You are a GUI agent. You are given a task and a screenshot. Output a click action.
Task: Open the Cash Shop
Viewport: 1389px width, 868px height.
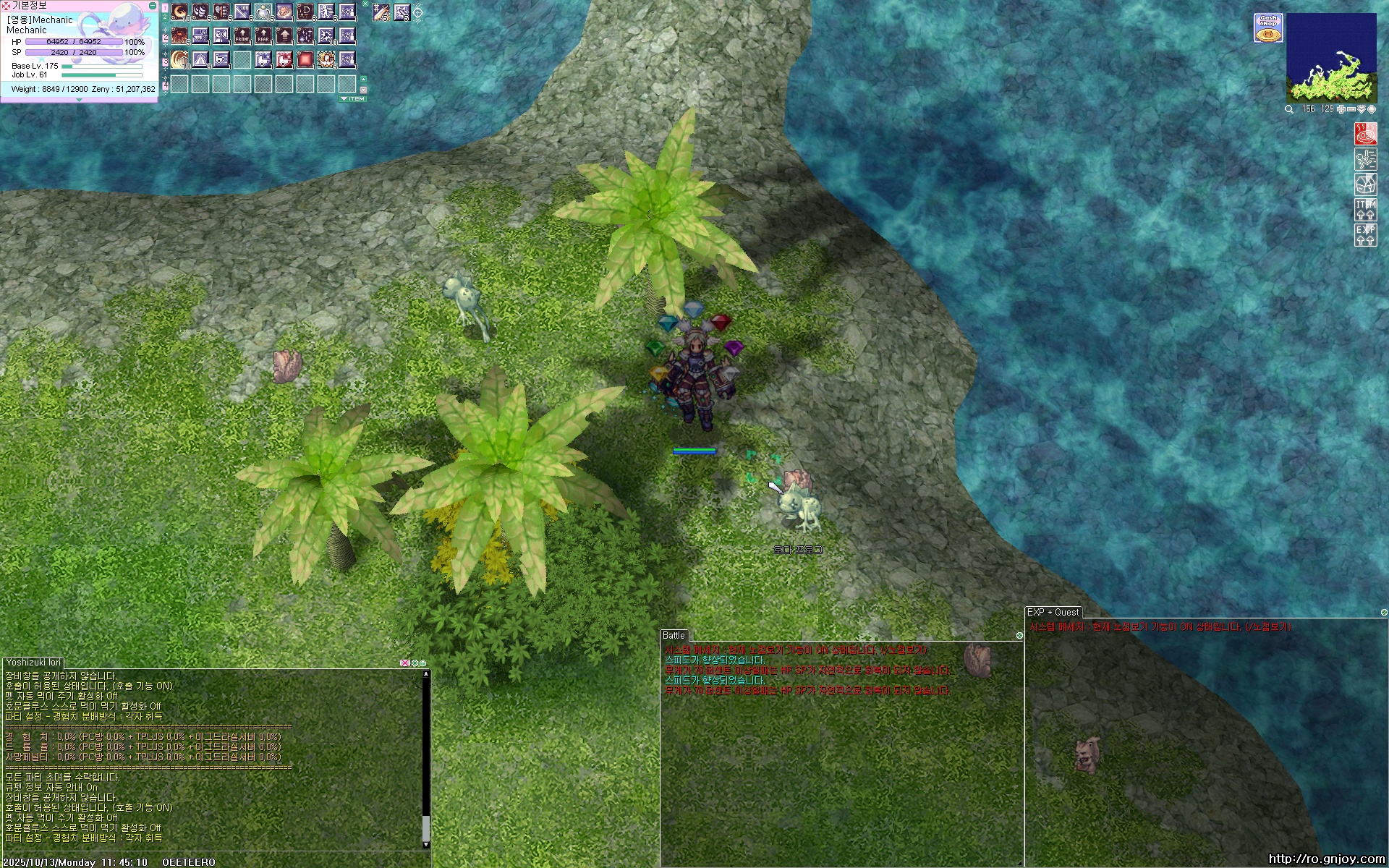tap(1267, 27)
